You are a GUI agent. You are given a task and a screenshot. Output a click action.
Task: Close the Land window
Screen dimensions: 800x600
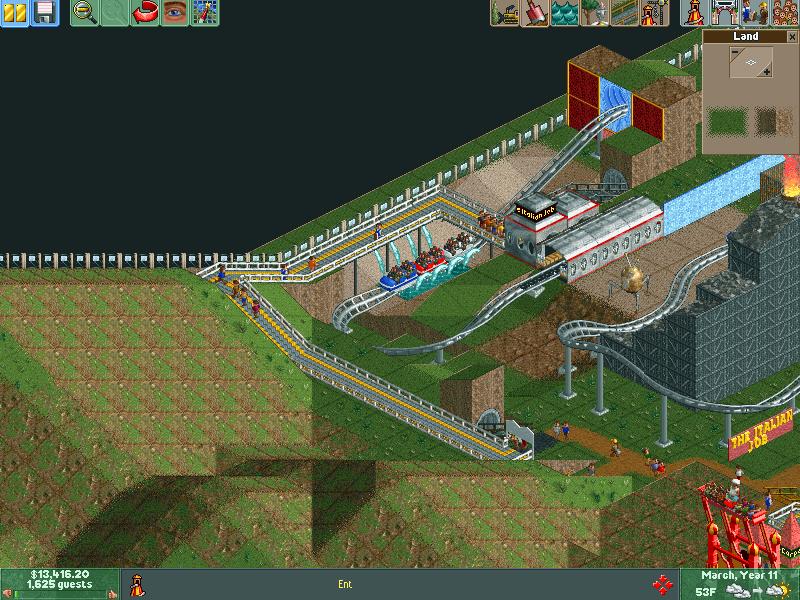pos(792,36)
